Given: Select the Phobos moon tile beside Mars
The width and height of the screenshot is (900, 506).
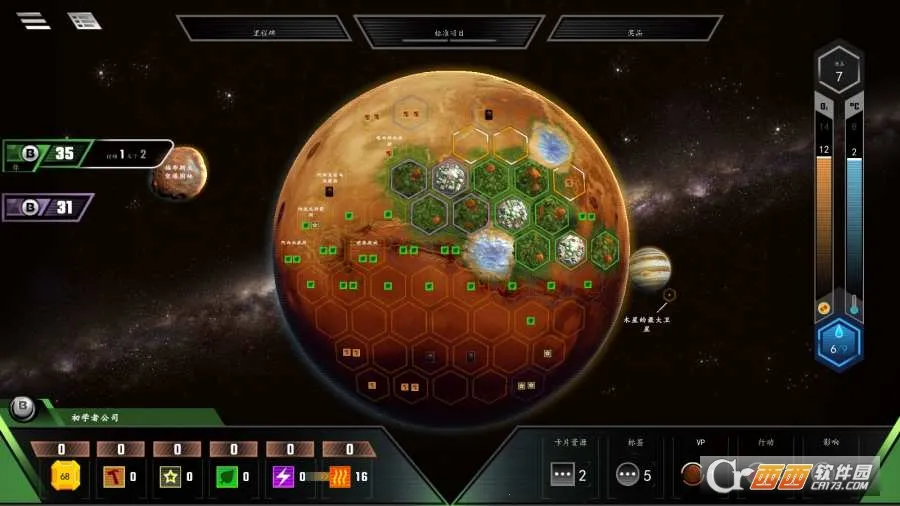Looking at the screenshot, I should click(181, 171).
